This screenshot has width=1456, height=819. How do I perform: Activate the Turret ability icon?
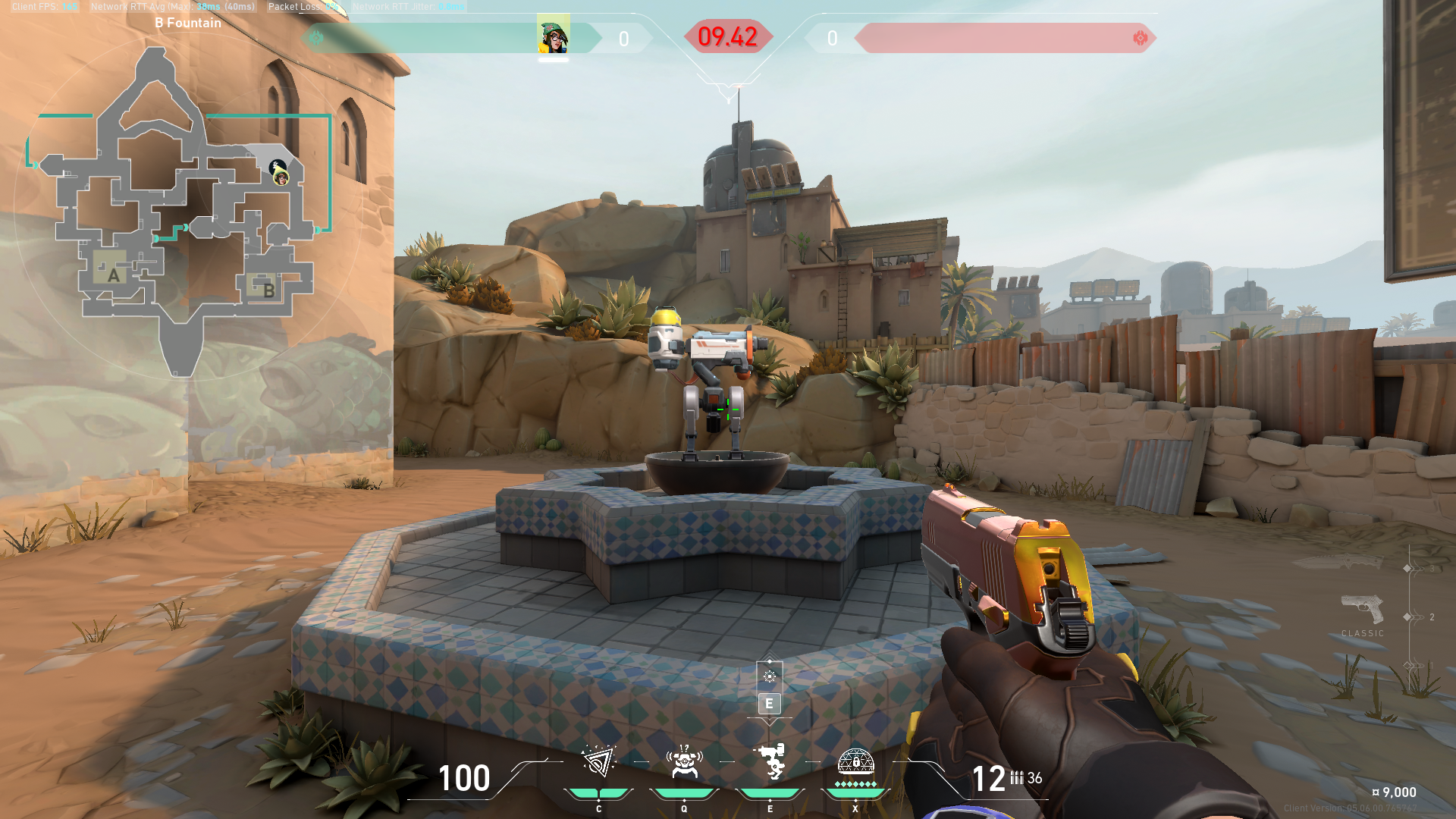(x=770, y=761)
